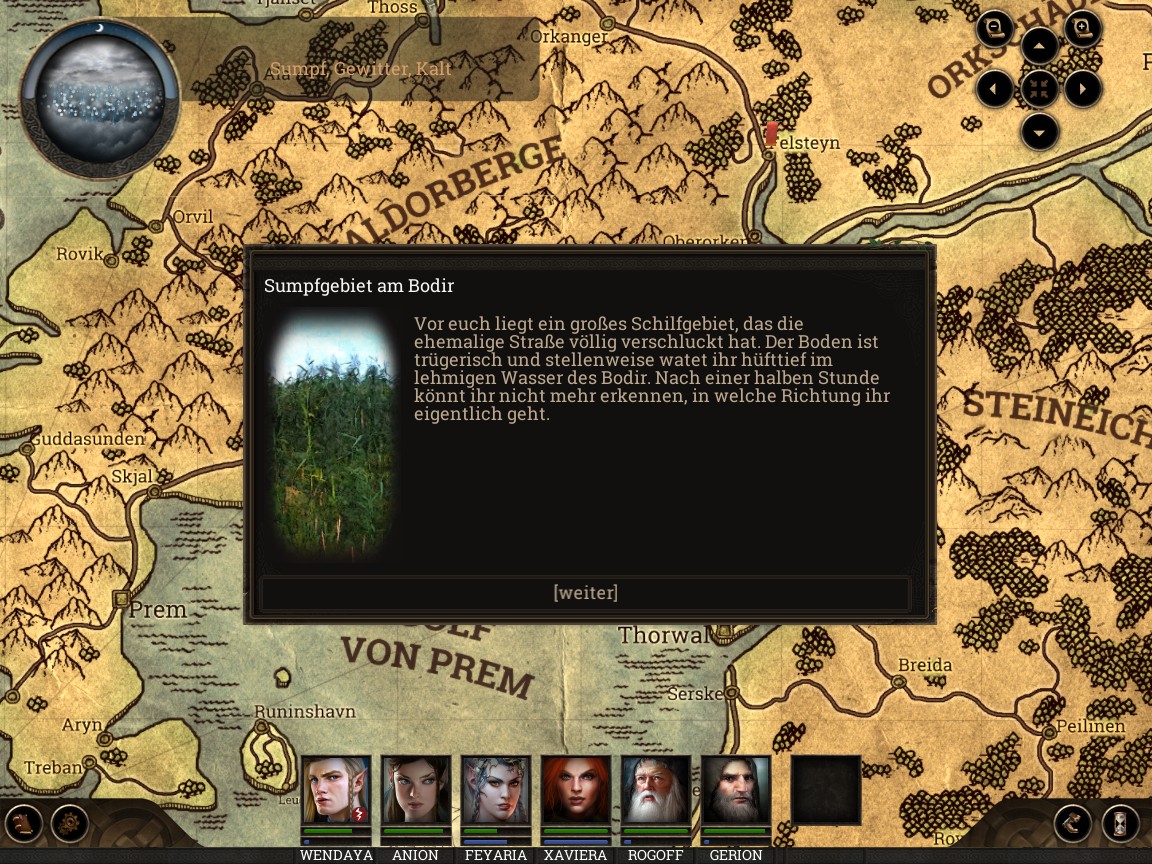The image size is (1152, 864).
Task: Center the map with four-arrows button
Action: (x=1039, y=89)
